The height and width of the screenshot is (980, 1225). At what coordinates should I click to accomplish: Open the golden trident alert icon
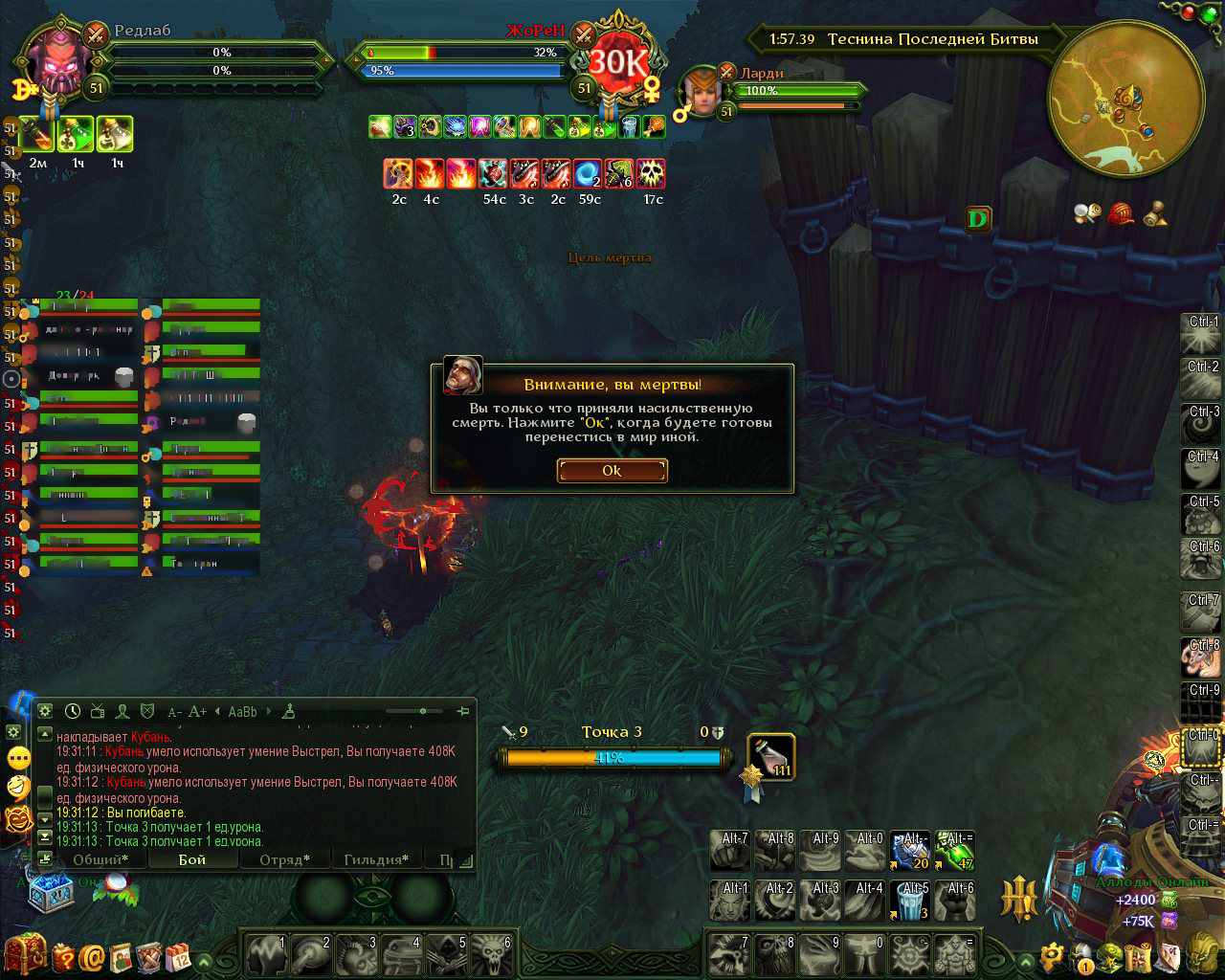[x=1019, y=900]
